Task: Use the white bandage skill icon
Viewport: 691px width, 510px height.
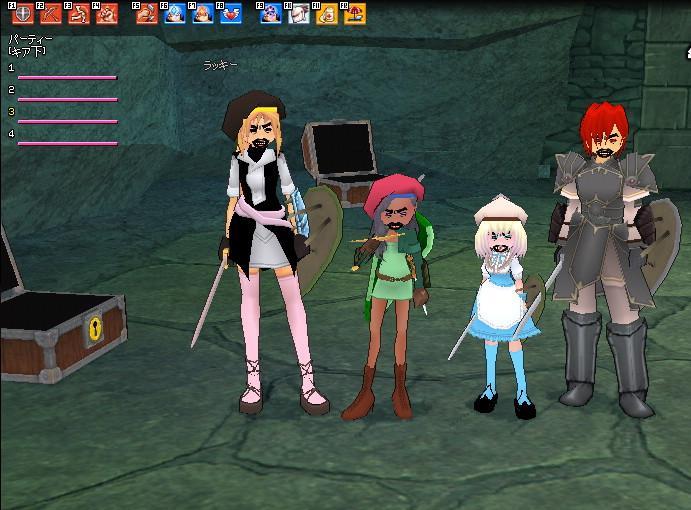Action: click(x=299, y=14)
